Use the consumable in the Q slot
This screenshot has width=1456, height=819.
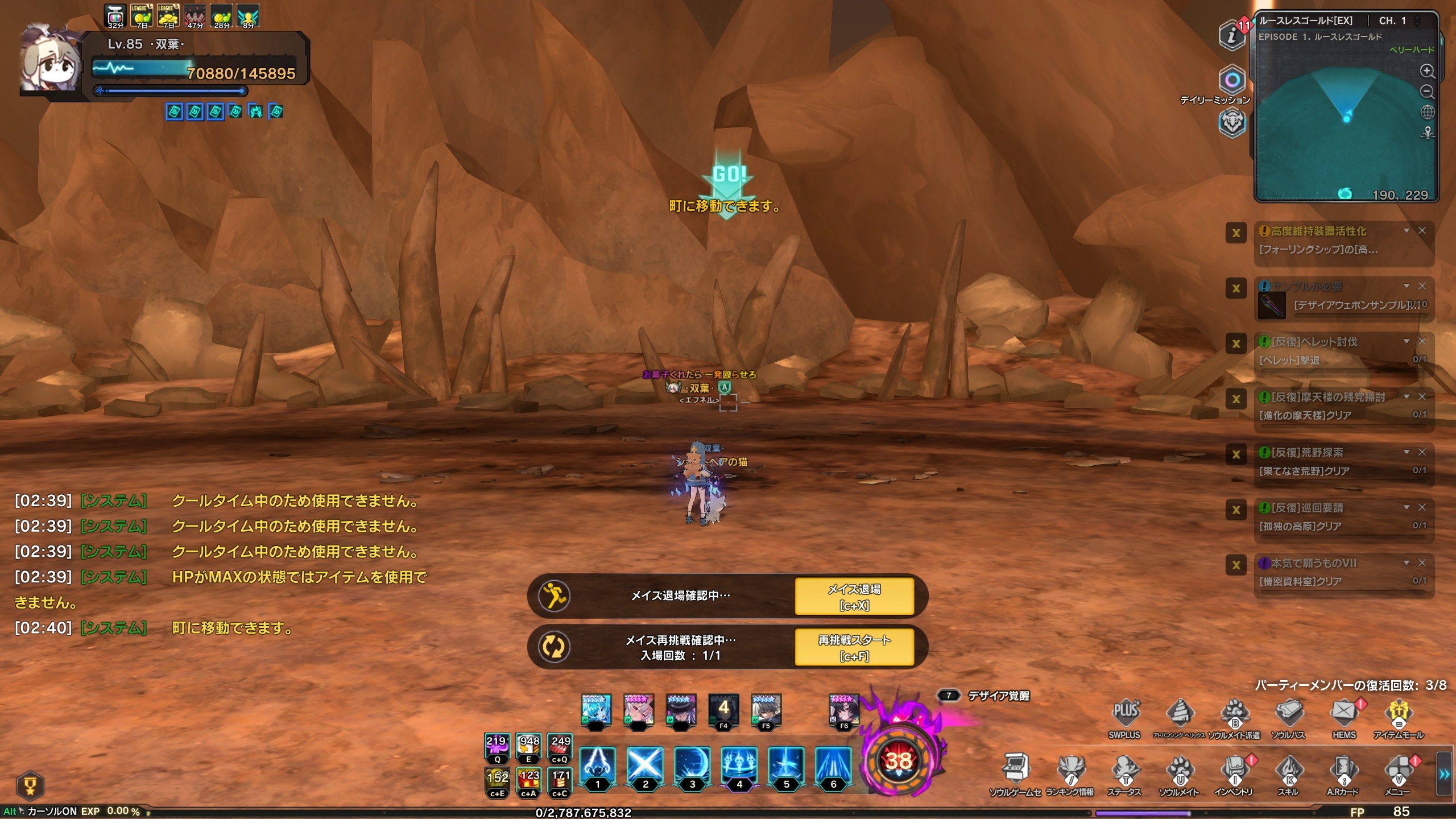(497, 747)
